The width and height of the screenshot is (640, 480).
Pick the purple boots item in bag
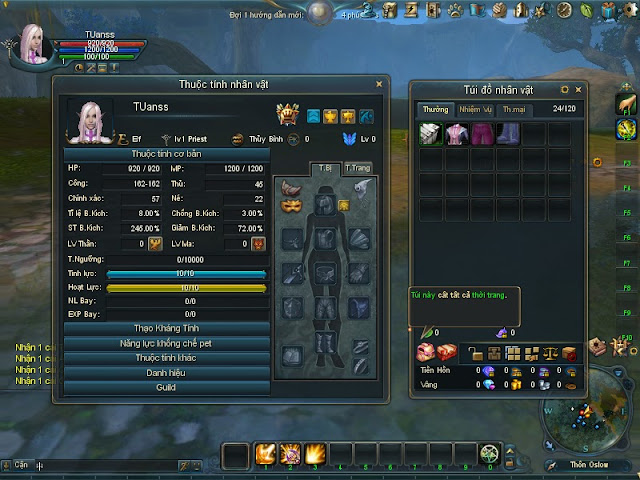[509, 134]
